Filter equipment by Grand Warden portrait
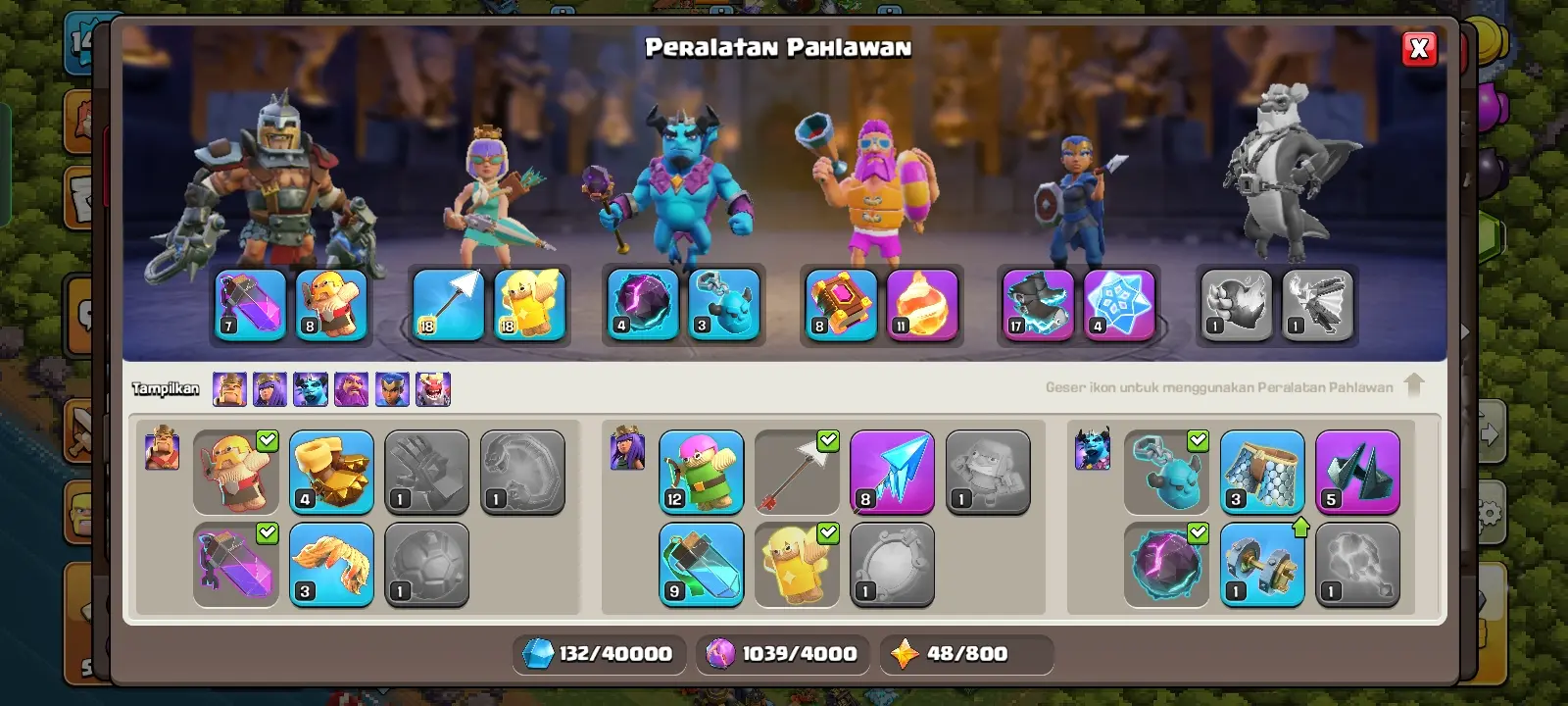1568x706 pixels. 351,389
